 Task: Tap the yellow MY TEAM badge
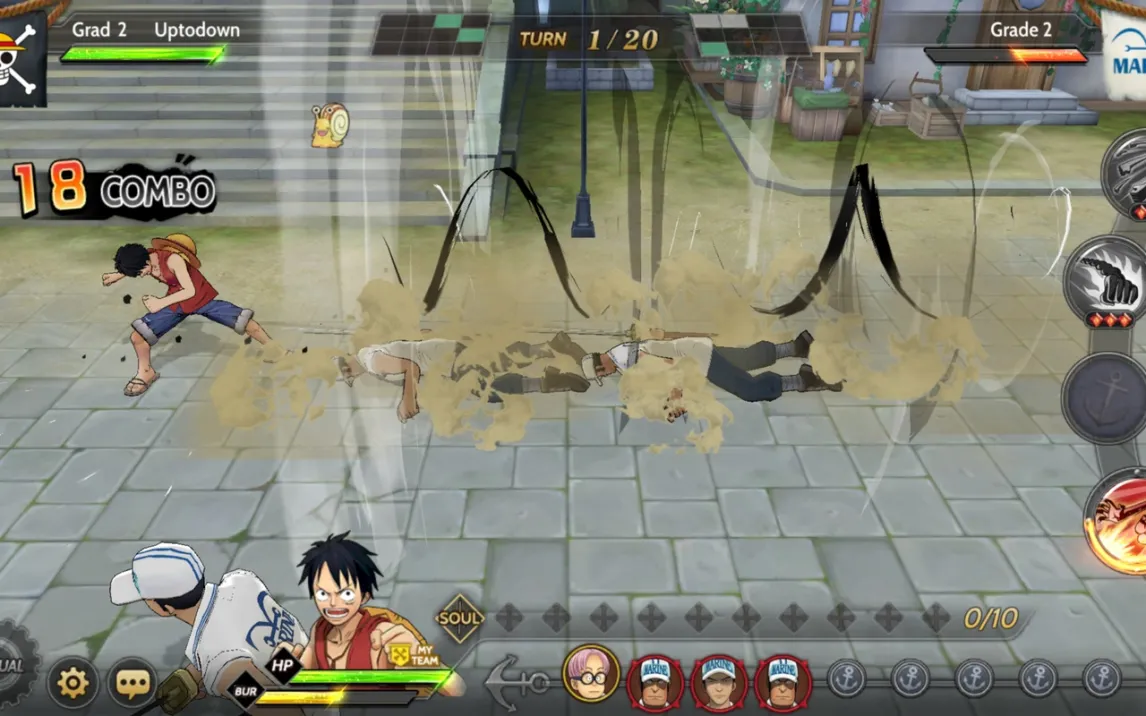[401, 654]
